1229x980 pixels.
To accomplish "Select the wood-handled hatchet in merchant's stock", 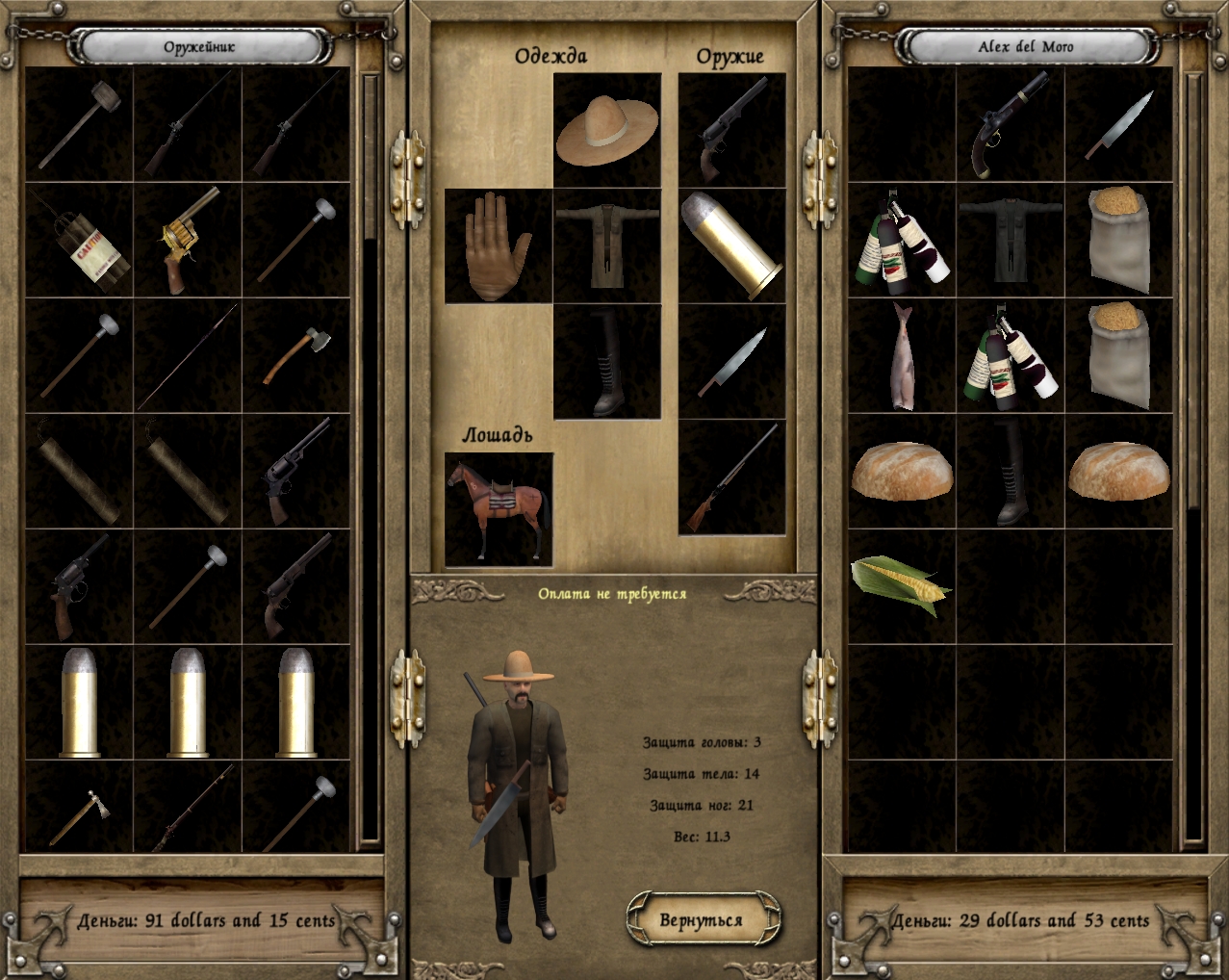I will tap(296, 355).
